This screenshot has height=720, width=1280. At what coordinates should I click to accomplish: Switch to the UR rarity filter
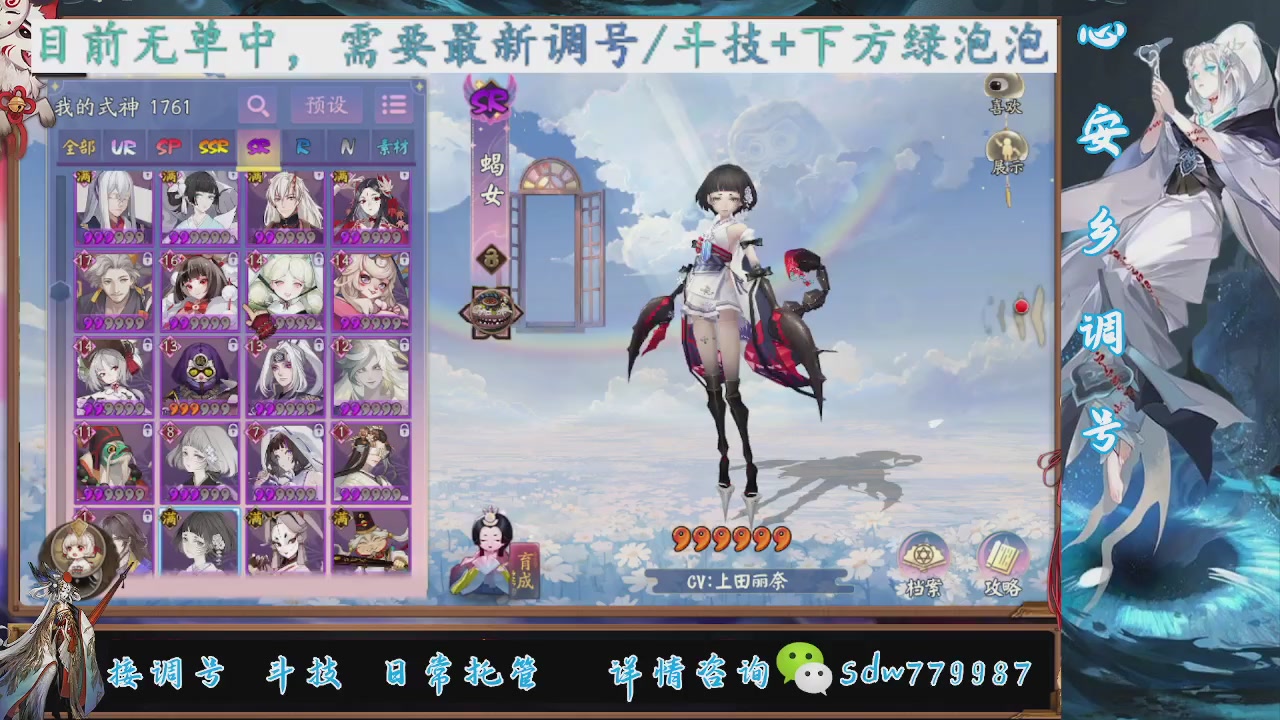(123, 148)
